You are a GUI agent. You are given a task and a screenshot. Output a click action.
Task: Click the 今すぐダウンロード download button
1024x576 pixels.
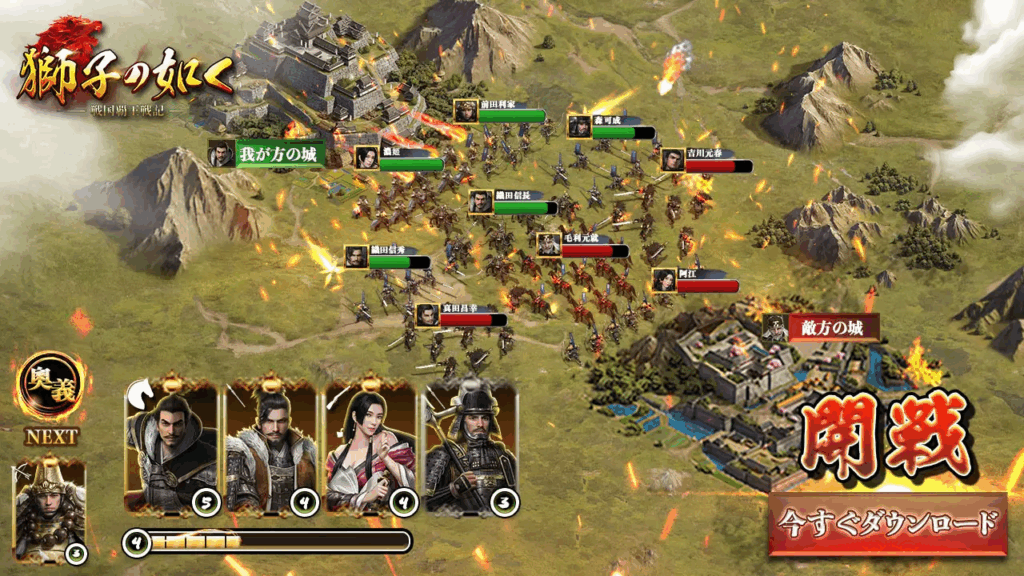click(x=888, y=523)
